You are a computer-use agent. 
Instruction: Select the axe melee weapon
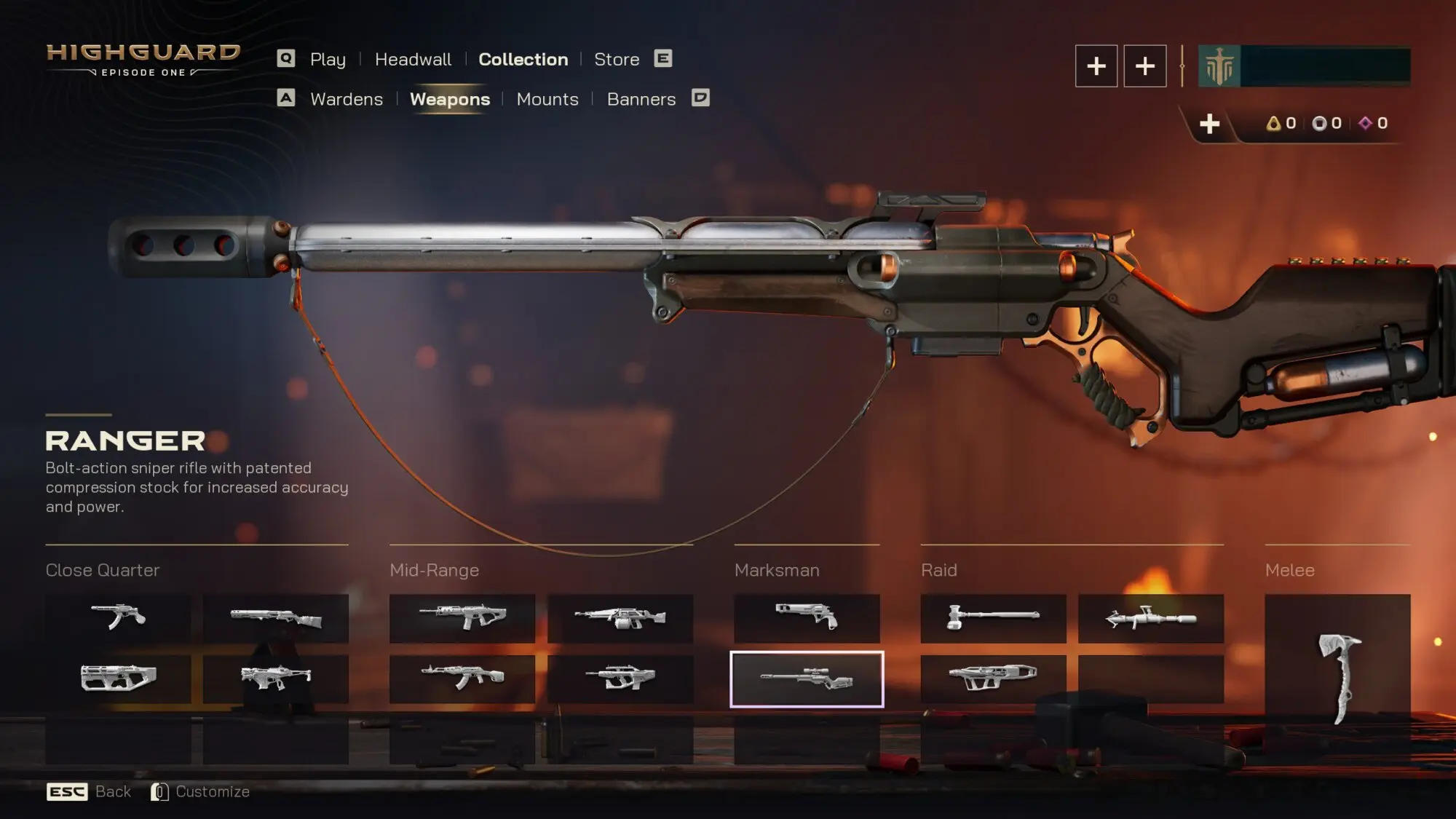[x=1337, y=677]
